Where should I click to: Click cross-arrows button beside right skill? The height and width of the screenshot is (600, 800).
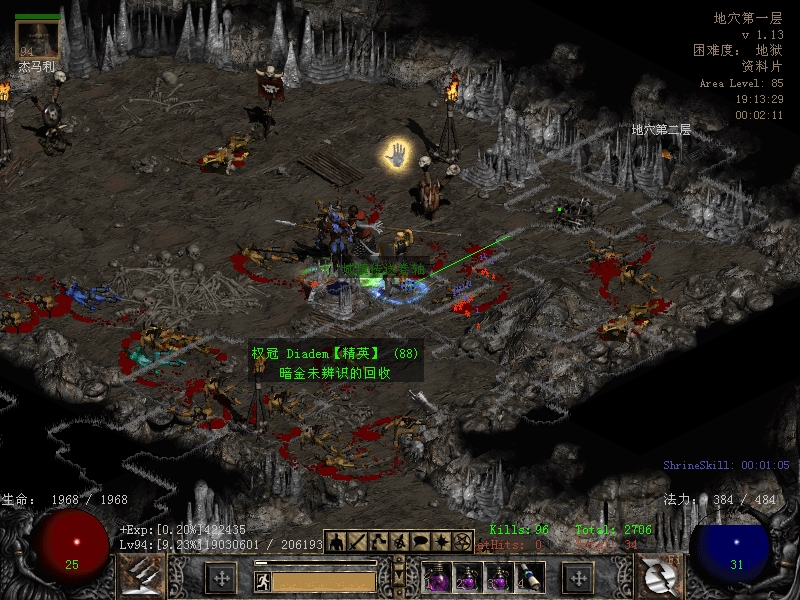click(x=578, y=578)
